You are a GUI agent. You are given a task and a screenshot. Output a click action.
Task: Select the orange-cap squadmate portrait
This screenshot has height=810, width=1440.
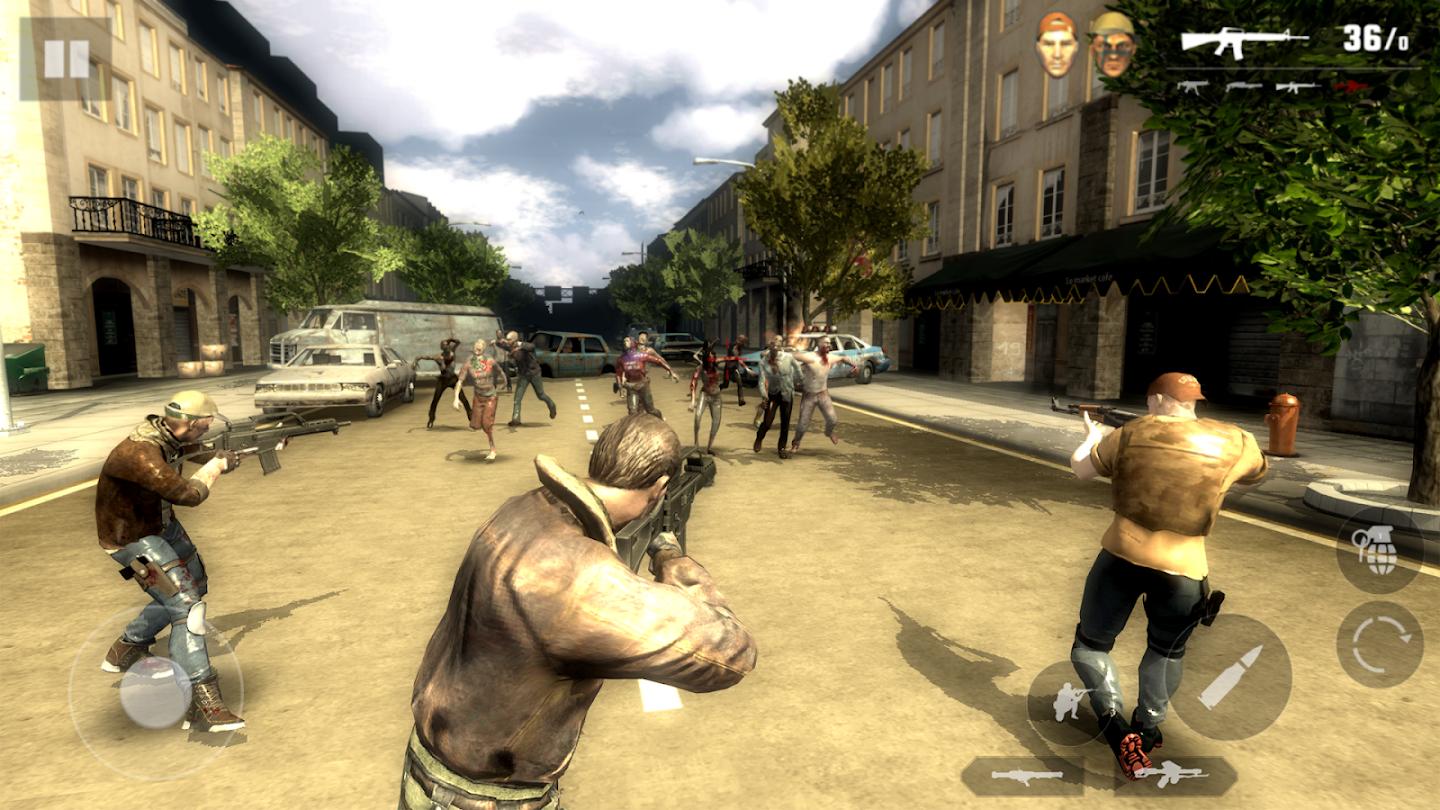tap(1057, 45)
